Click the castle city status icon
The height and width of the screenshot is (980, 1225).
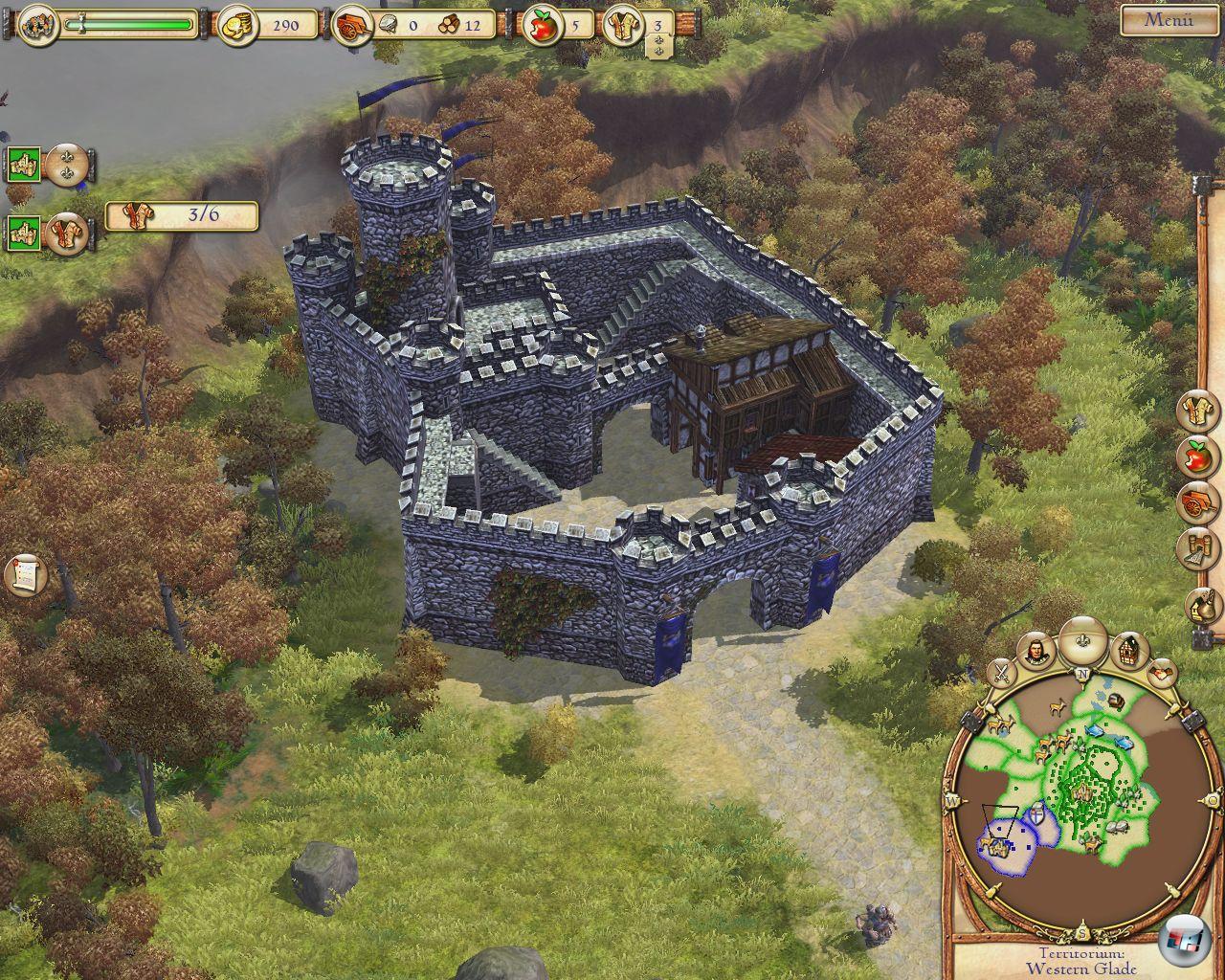click(38, 24)
